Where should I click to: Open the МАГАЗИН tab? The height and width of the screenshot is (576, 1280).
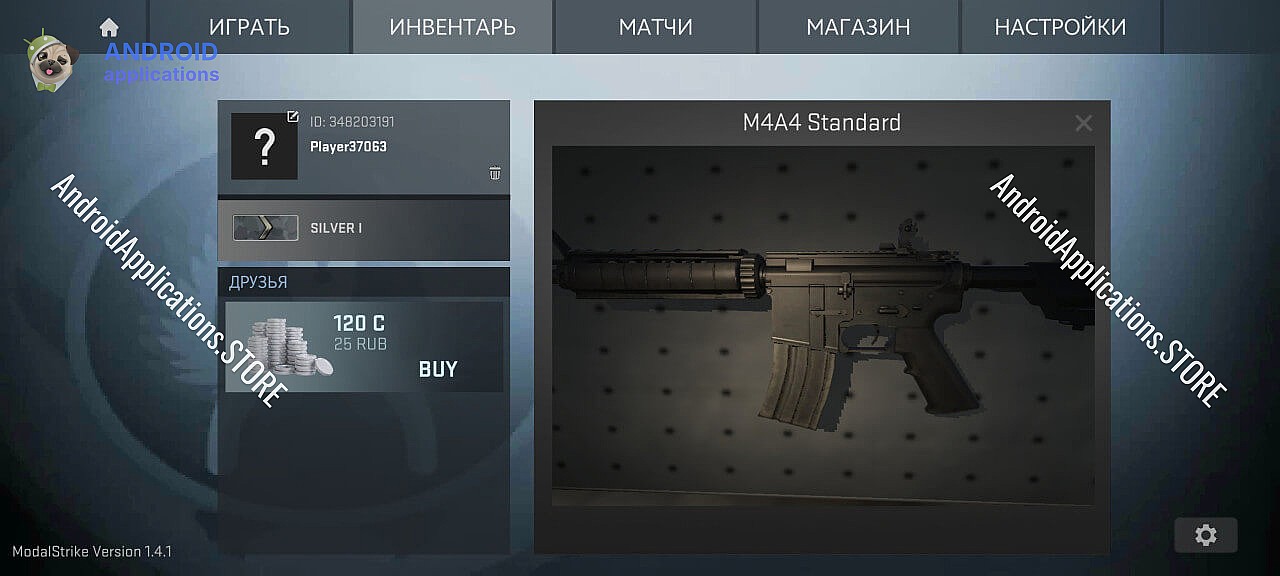tap(858, 27)
